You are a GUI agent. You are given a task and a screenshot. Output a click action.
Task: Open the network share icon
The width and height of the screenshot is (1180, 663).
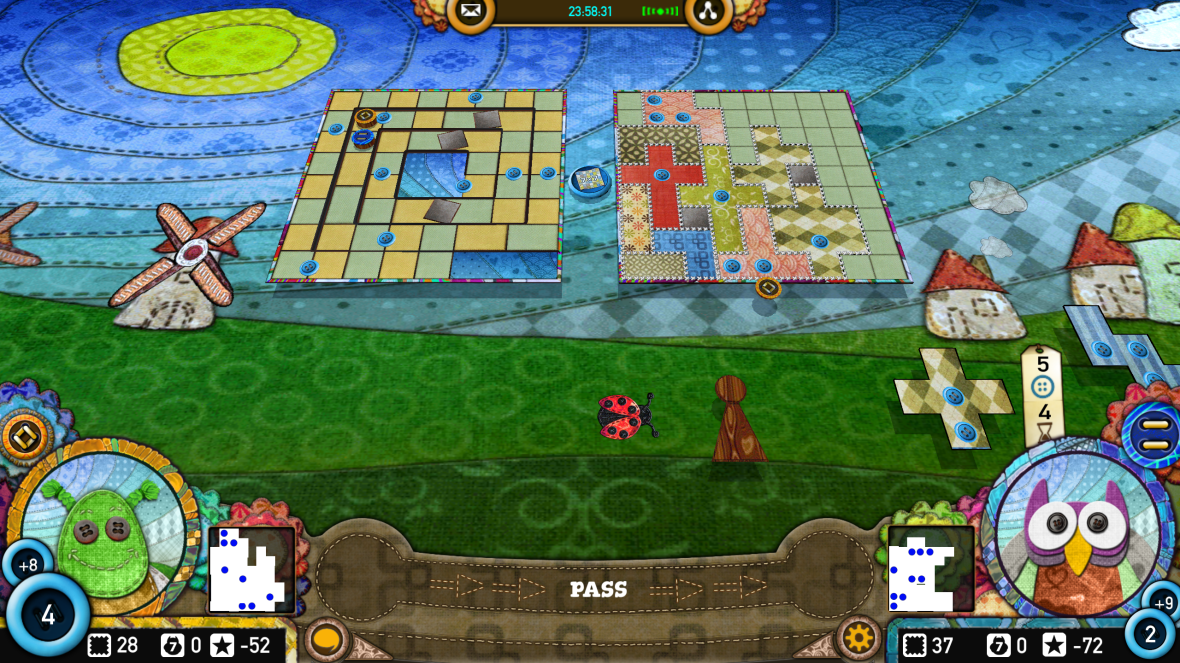point(708,12)
